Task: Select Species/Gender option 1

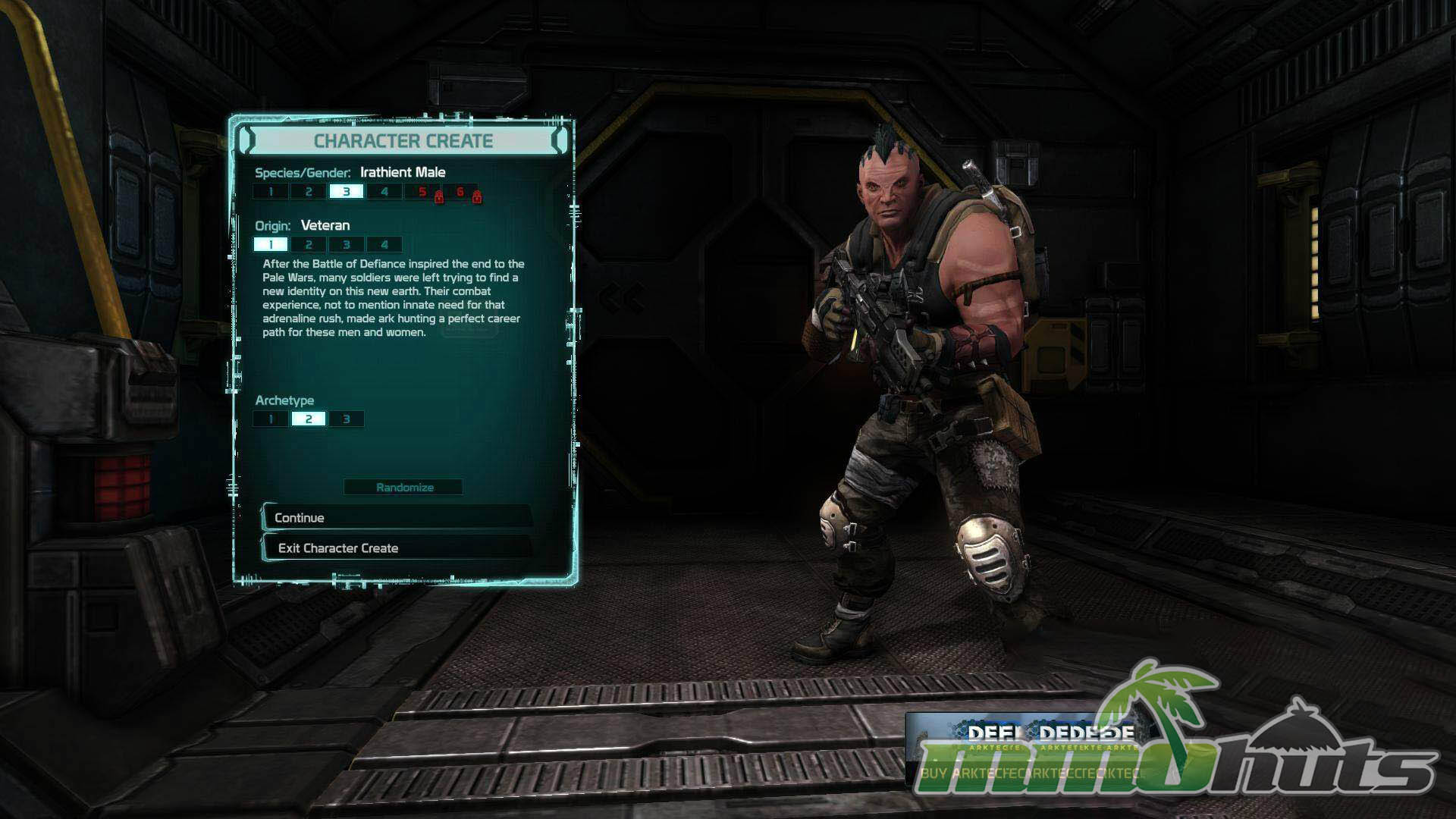Action: pyautogui.click(x=271, y=192)
